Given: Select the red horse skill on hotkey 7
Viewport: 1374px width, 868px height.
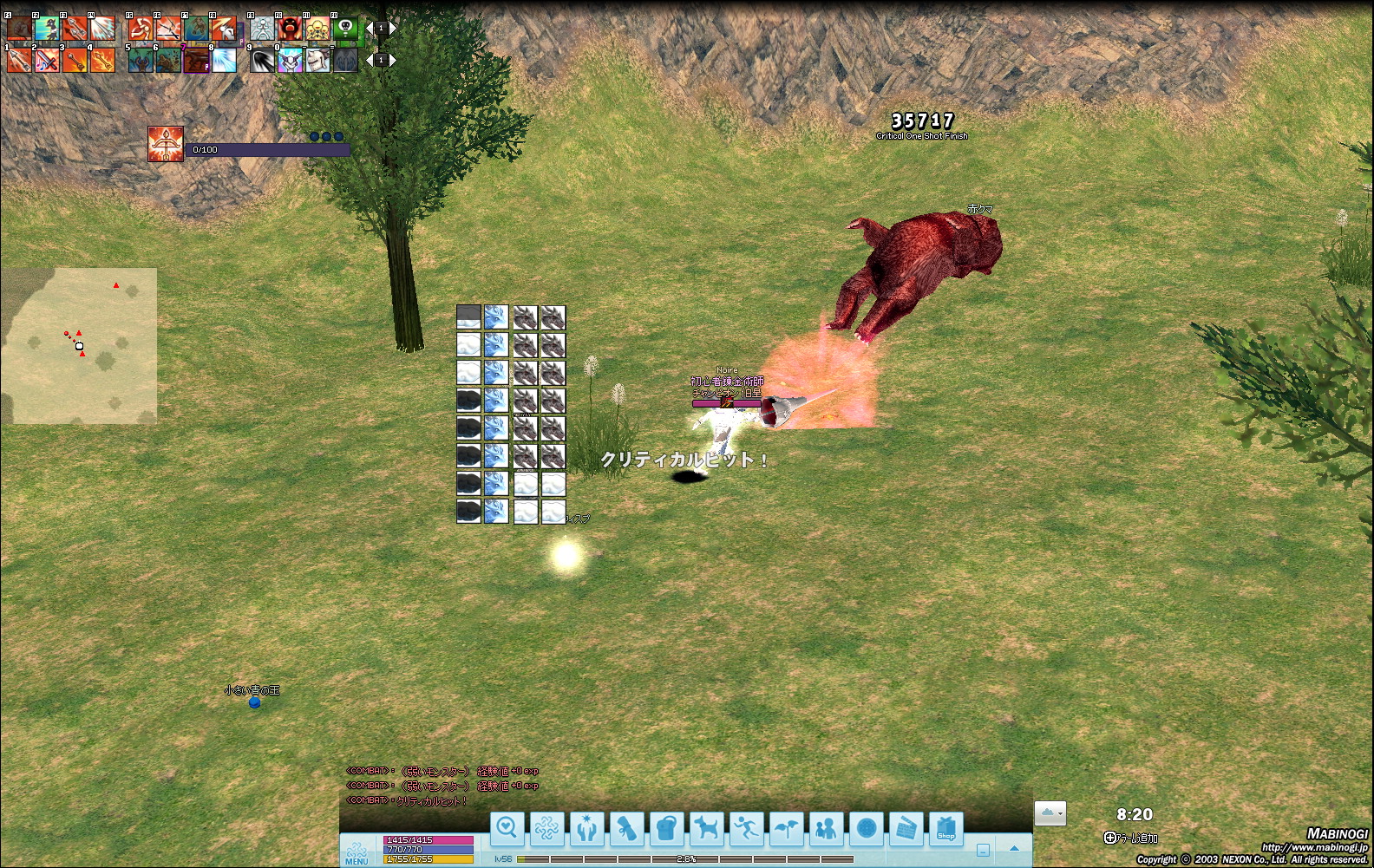Looking at the screenshot, I should [197, 60].
